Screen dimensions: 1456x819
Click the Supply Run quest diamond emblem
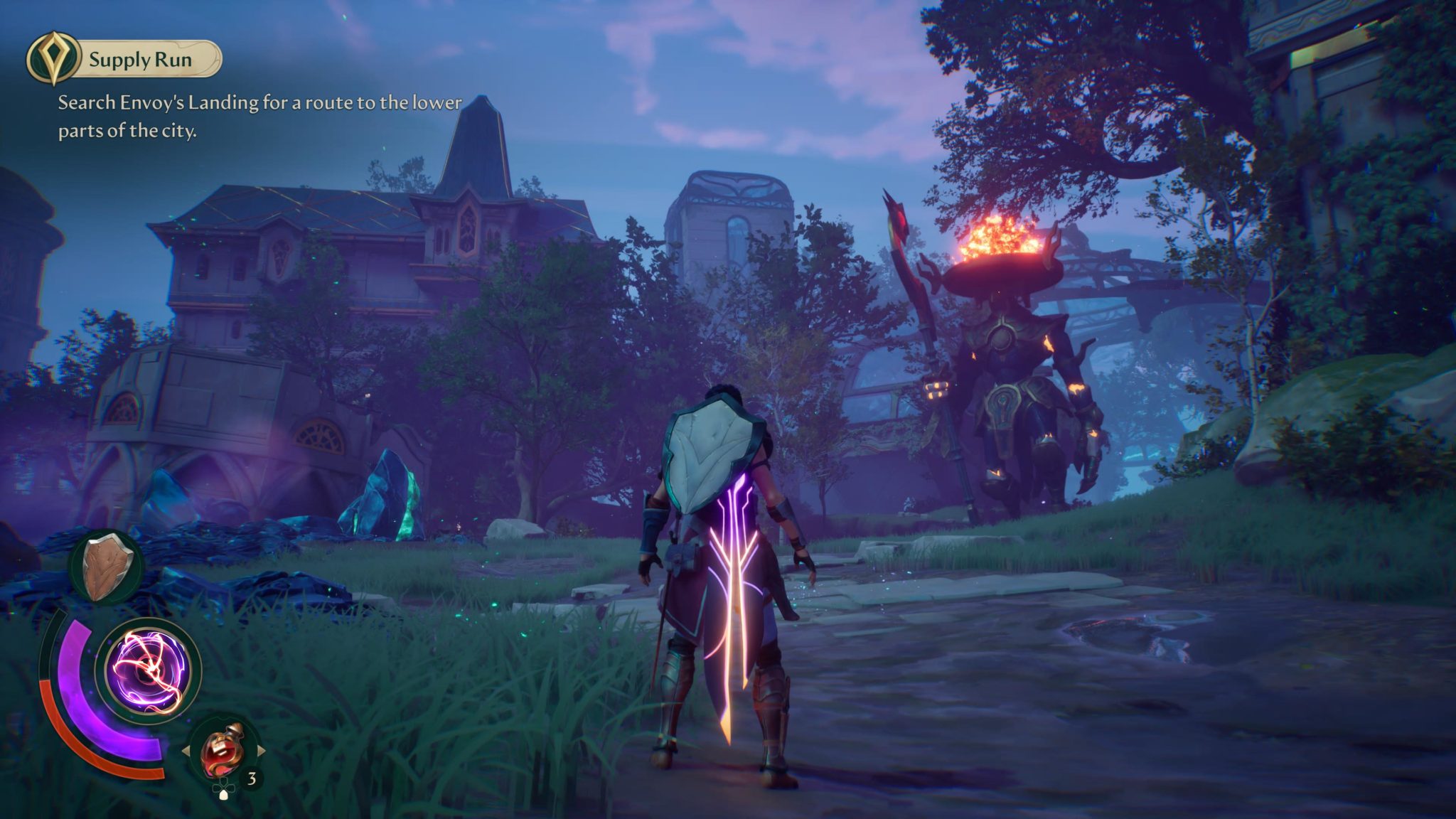click(53, 58)
